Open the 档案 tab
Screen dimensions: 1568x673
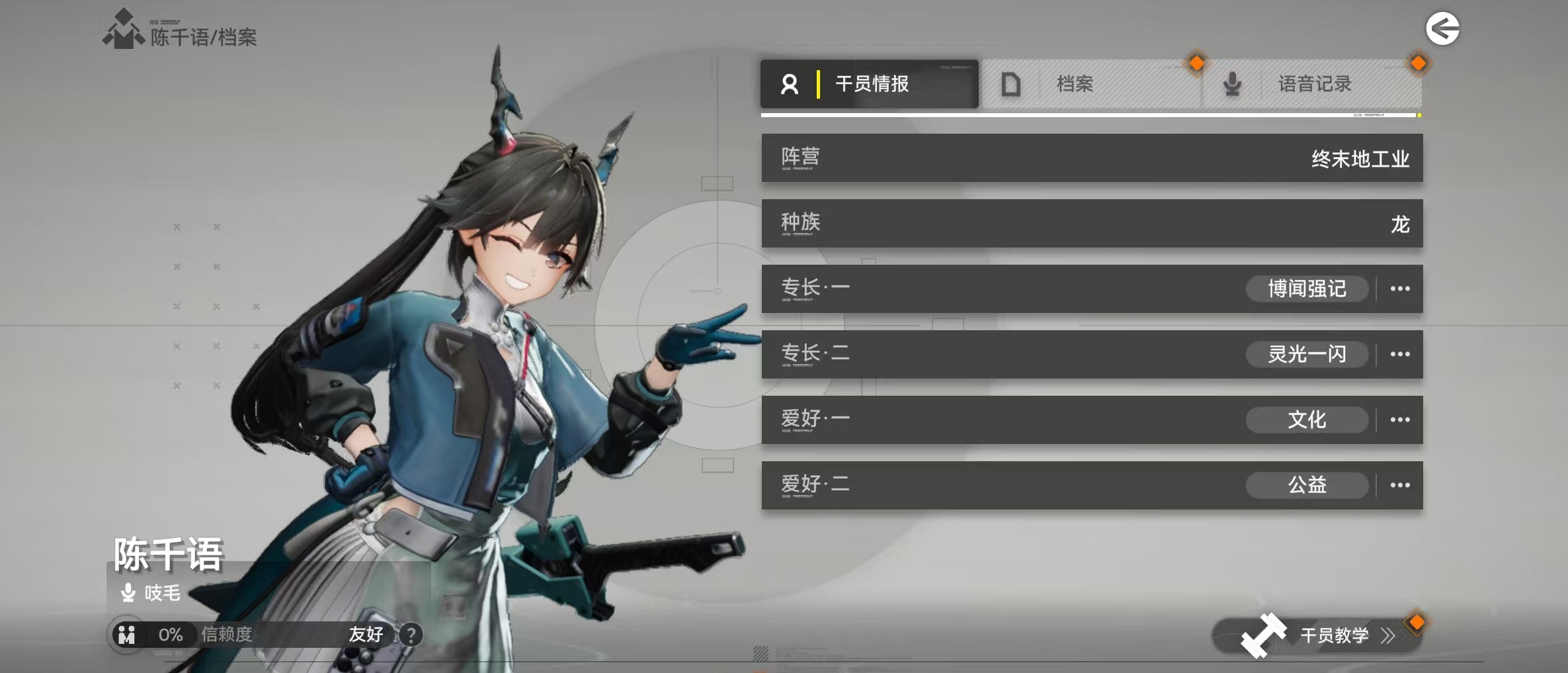1090,84
